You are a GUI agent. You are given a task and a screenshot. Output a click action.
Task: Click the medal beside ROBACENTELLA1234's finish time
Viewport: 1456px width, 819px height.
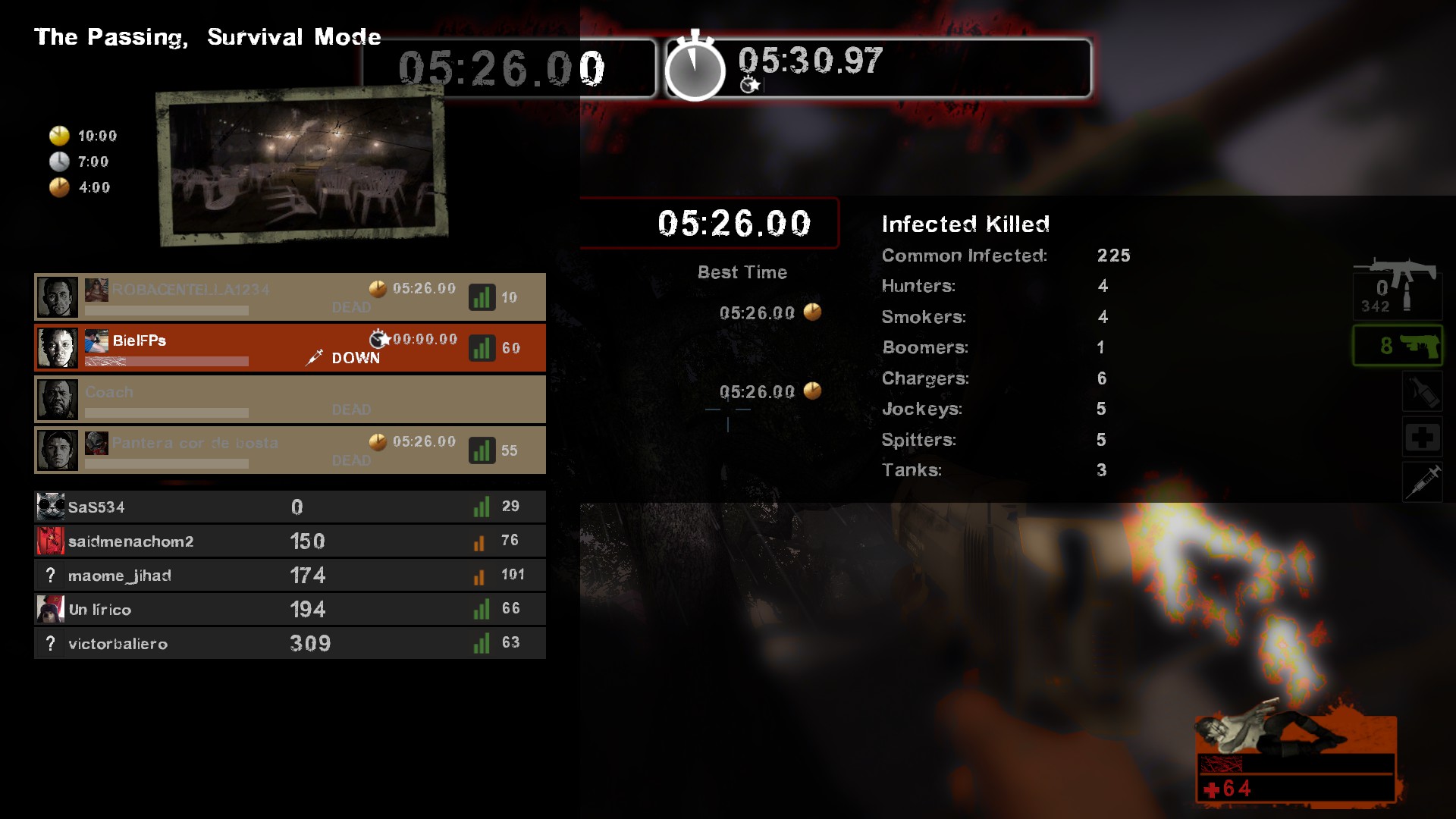376,288
